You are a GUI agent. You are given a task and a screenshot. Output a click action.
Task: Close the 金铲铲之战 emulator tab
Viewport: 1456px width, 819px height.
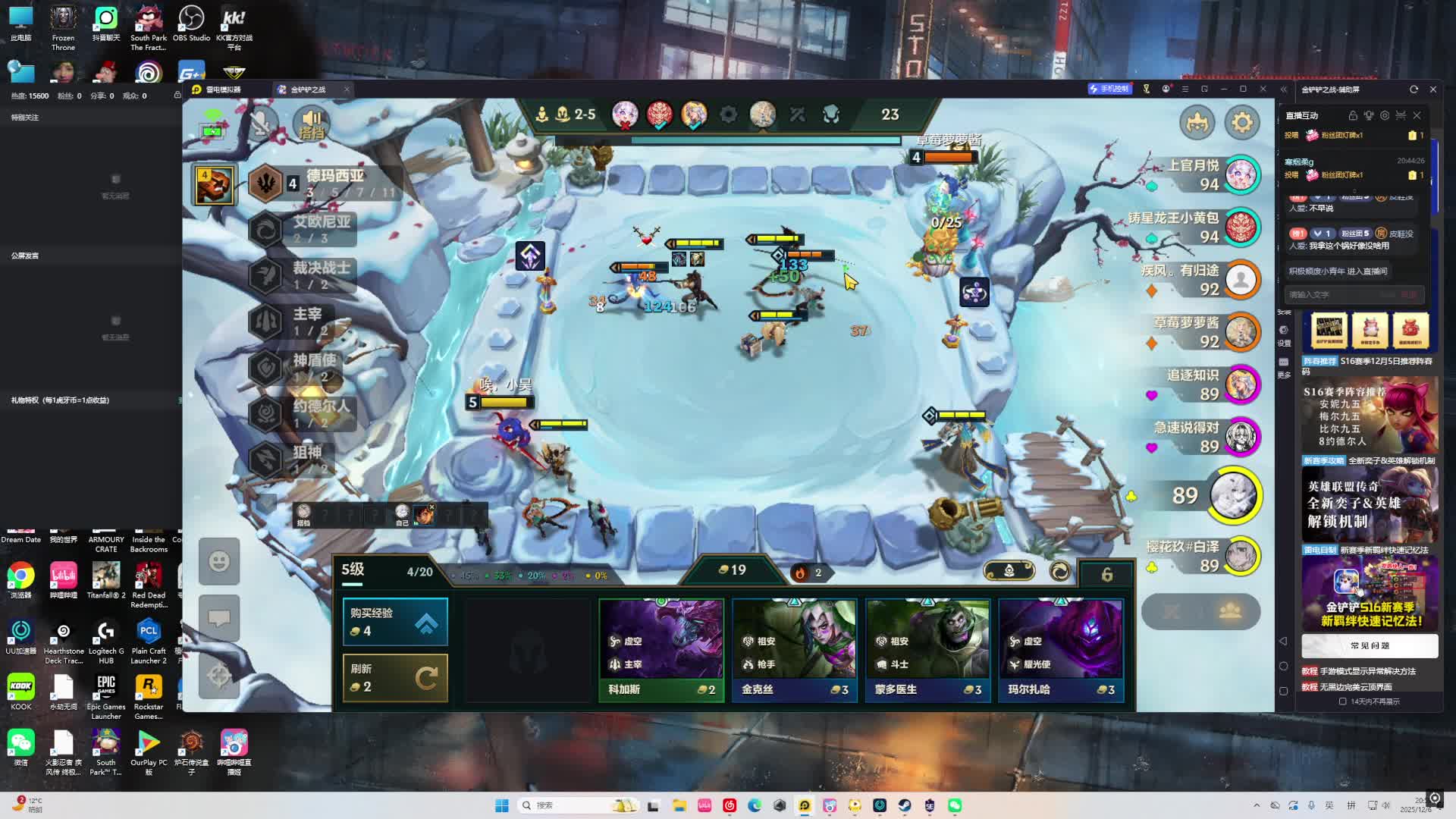[347, 89]
